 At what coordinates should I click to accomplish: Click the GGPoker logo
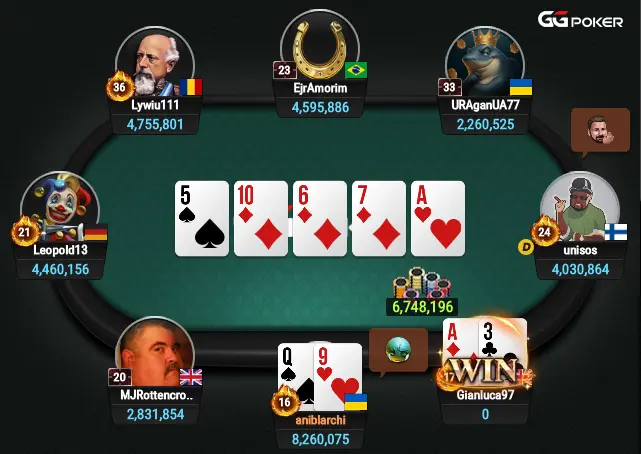click(x=579, y=20)
